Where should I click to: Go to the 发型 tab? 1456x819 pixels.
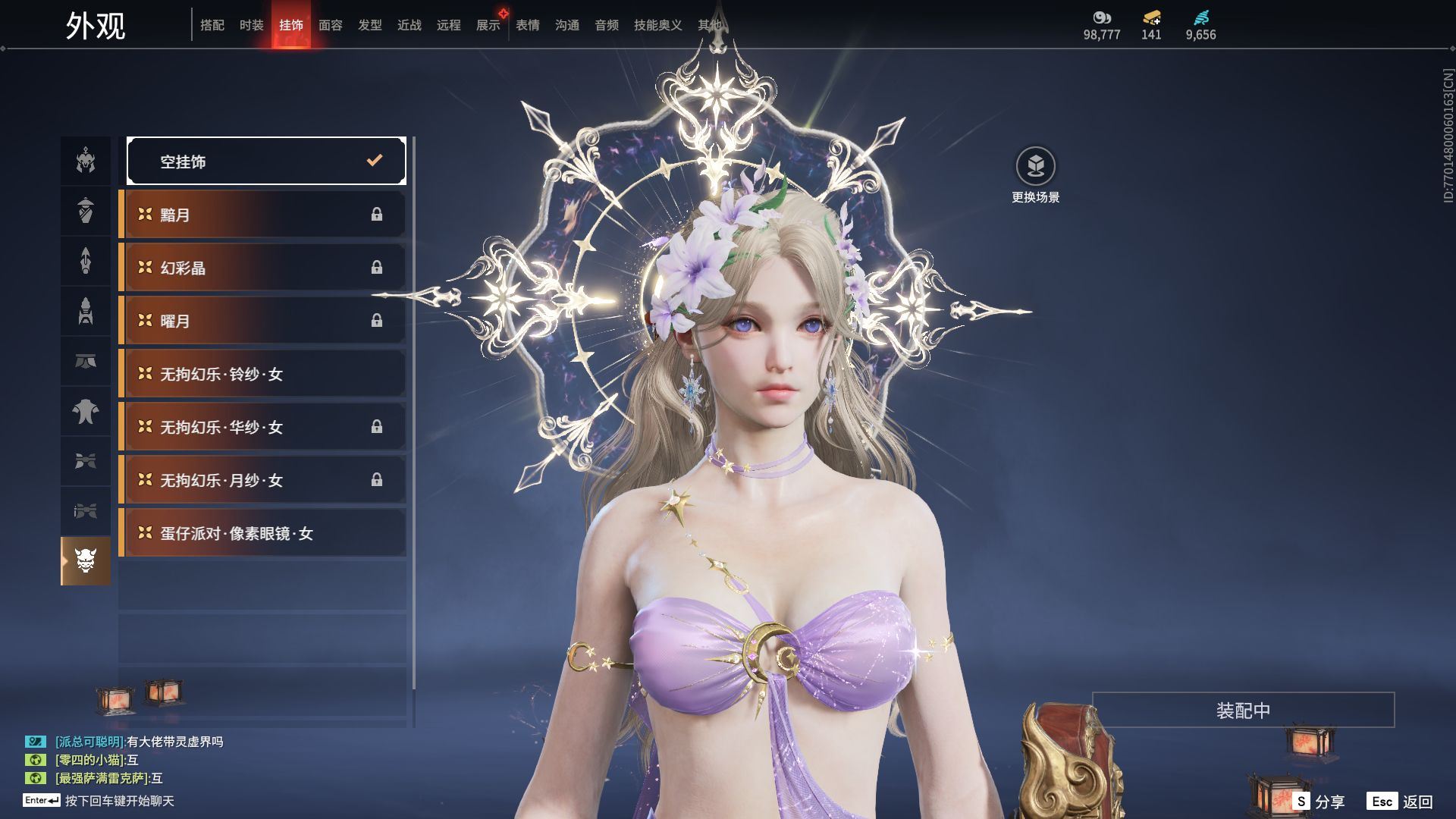(370, 26)
